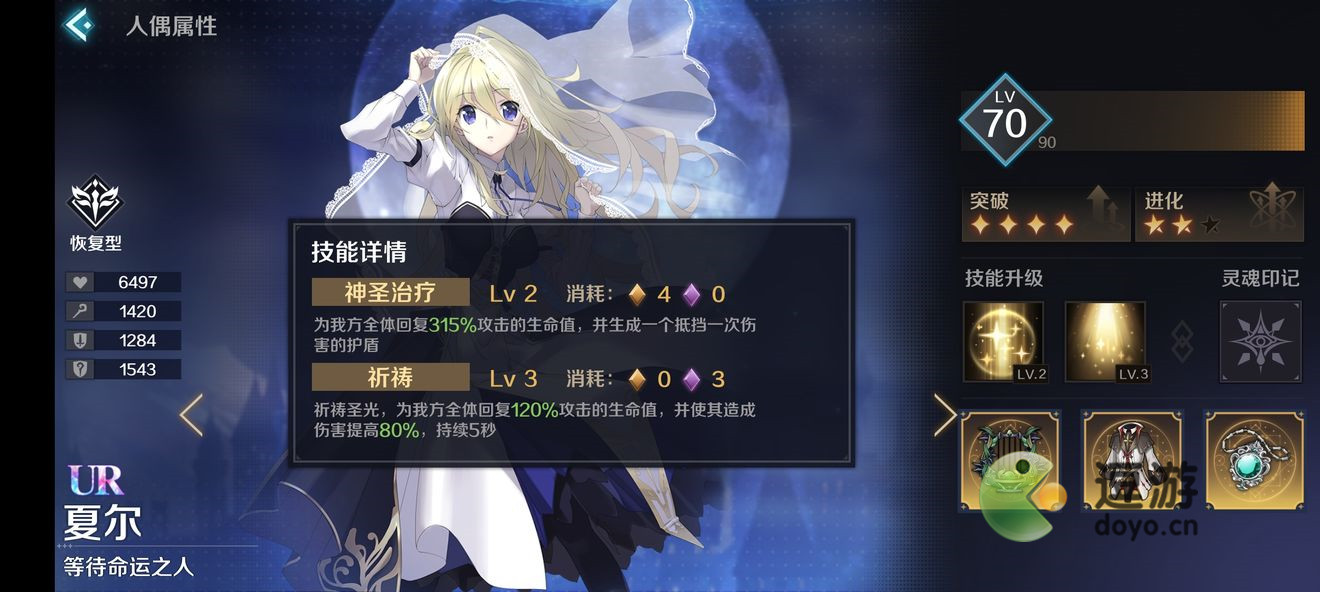Select the 祈祷 skill icon LV.3
The height and width of the screenshot is (592, 1320).
(x=1106, y=342)
